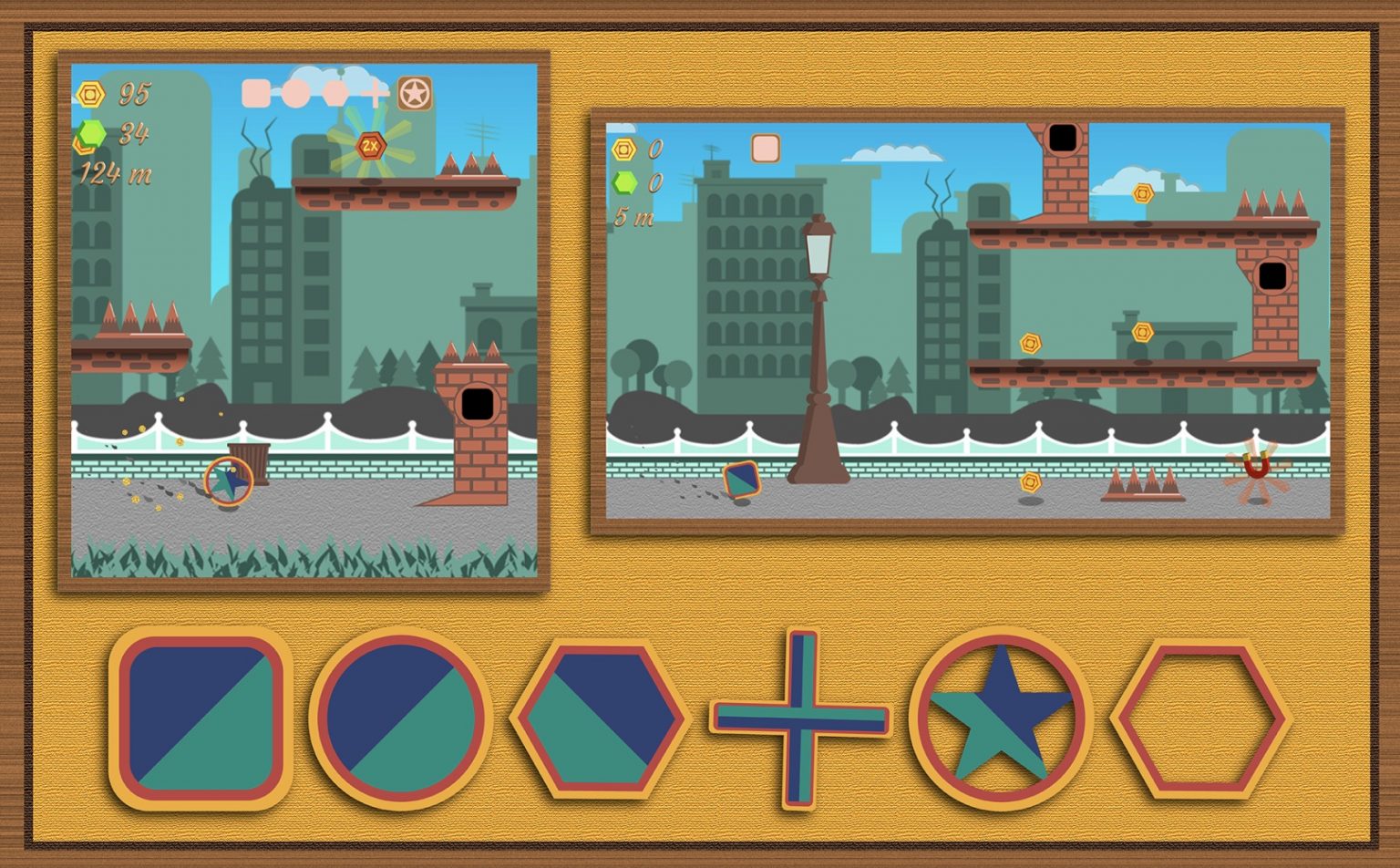Click the gold coin counter icon showing 95
The height and width of the screenshot is (868, 1400).
[x=91, y=94]
